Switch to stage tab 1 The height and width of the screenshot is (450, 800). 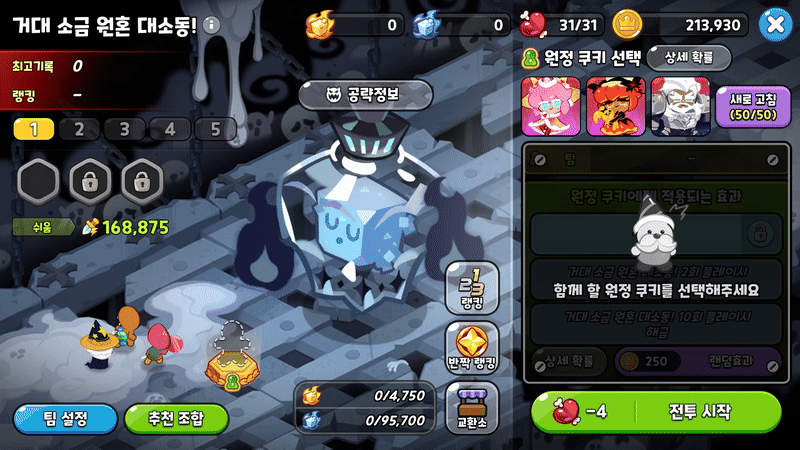point(34,129)
